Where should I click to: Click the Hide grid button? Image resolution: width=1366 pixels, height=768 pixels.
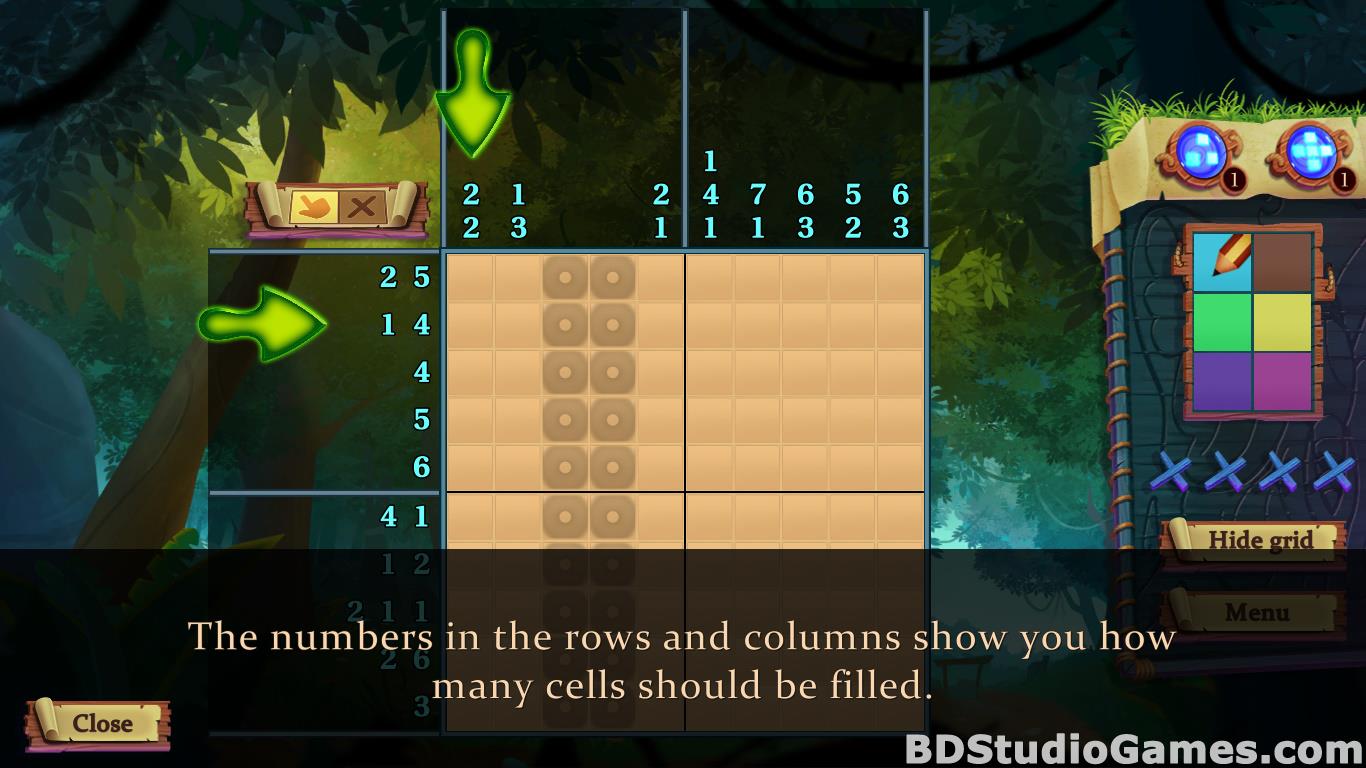click(1258, 541)
